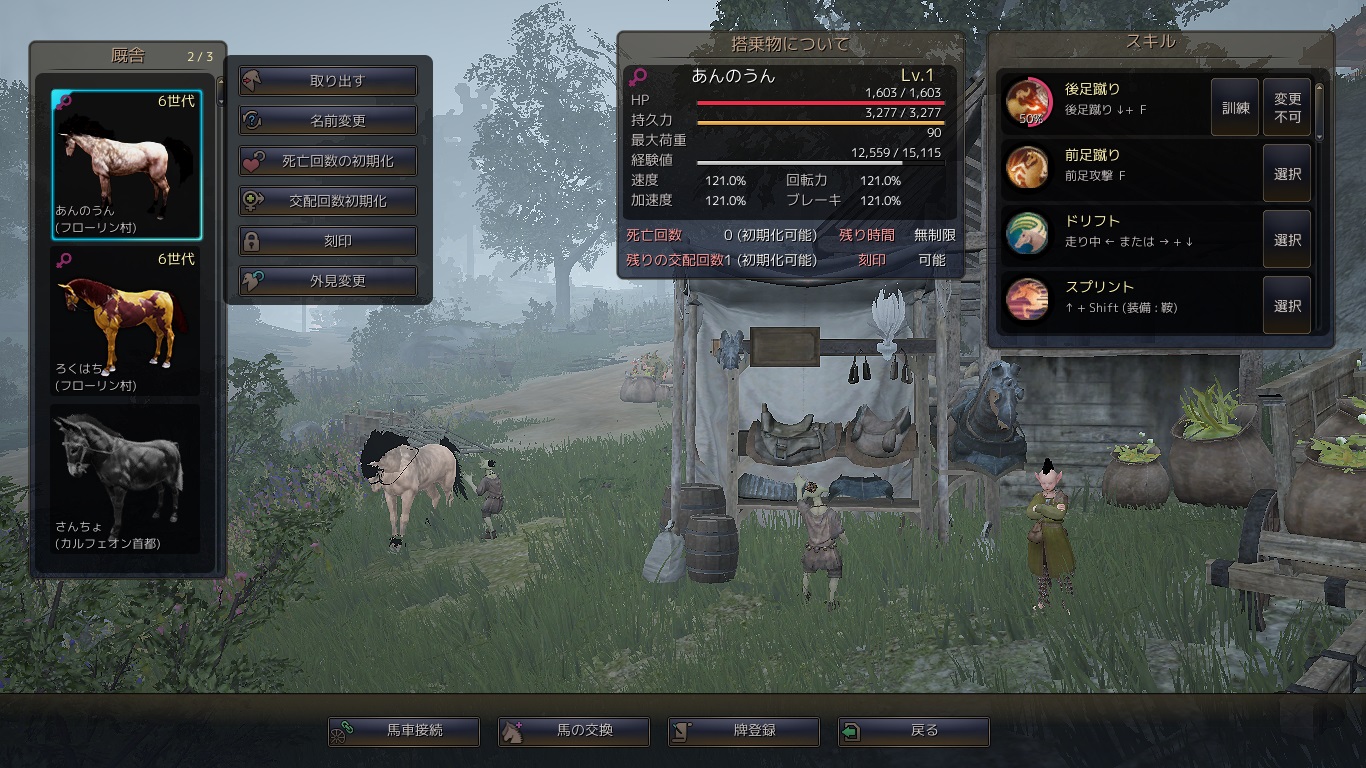
Task: Open 馬車接続 wagon connection
Action: [404, 731]
